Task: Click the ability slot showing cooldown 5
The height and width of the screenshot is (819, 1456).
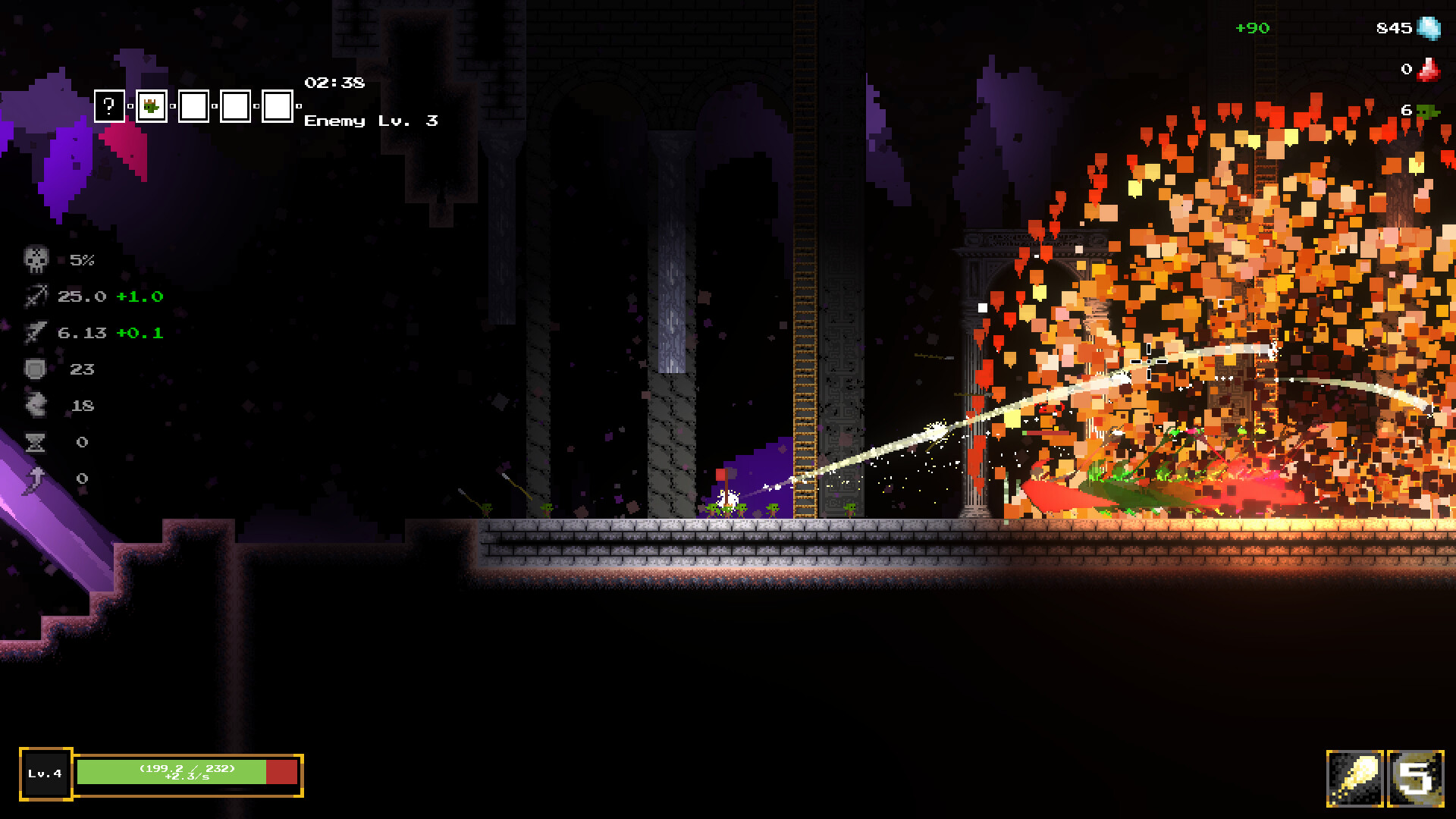Action: (x=1416, y=778)
